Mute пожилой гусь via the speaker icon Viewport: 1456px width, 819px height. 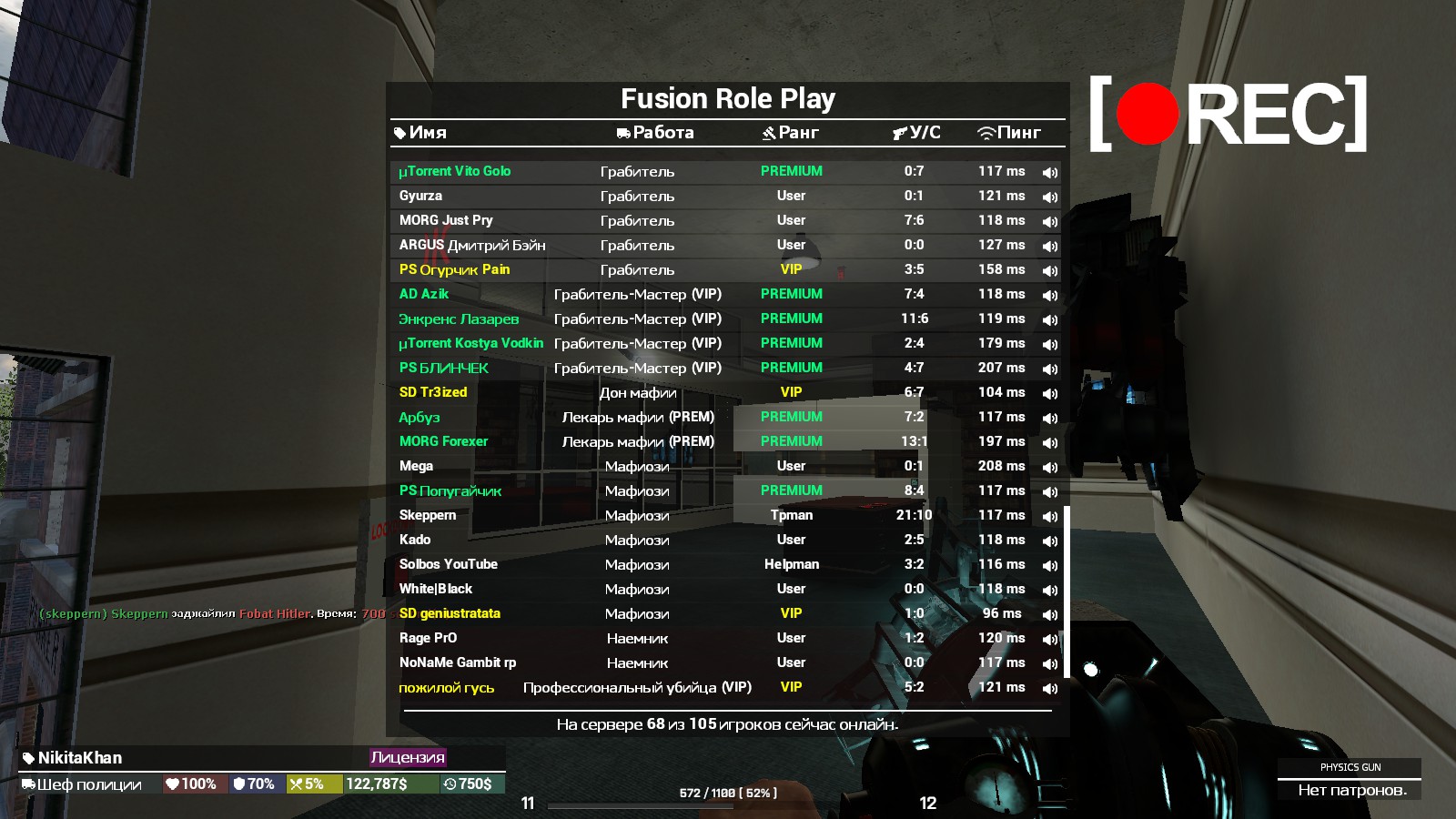[1049, 687]
